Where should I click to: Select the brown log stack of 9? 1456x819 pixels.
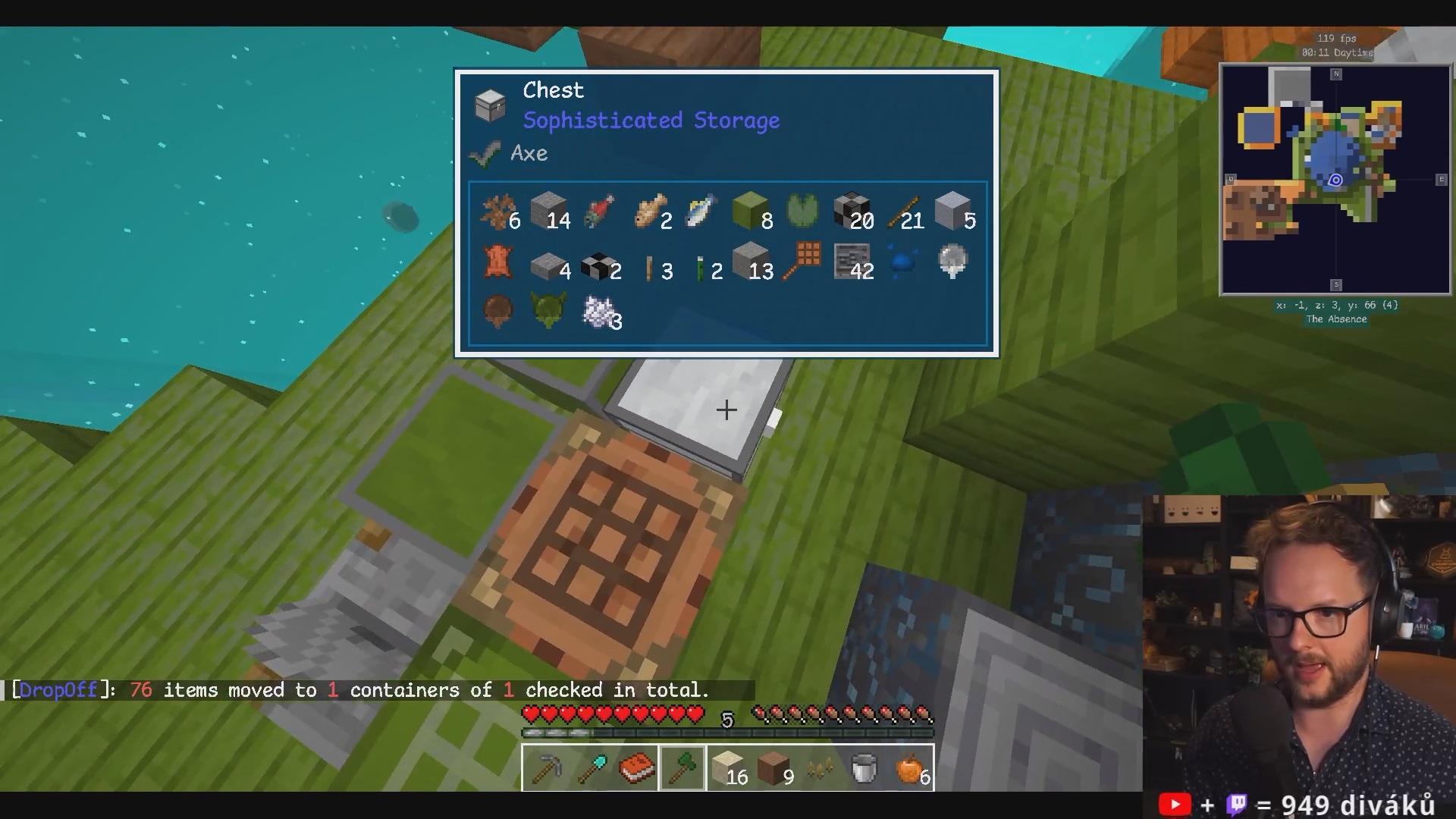click(x=774, y=768)
